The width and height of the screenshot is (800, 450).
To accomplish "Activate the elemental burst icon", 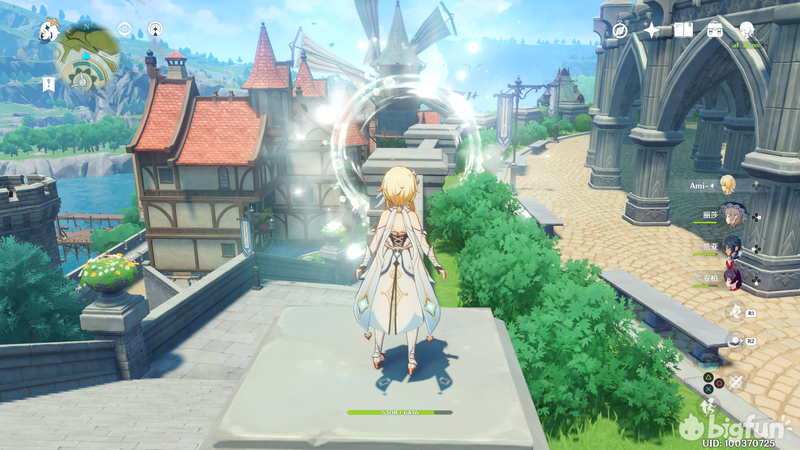I will pos(733,340).
